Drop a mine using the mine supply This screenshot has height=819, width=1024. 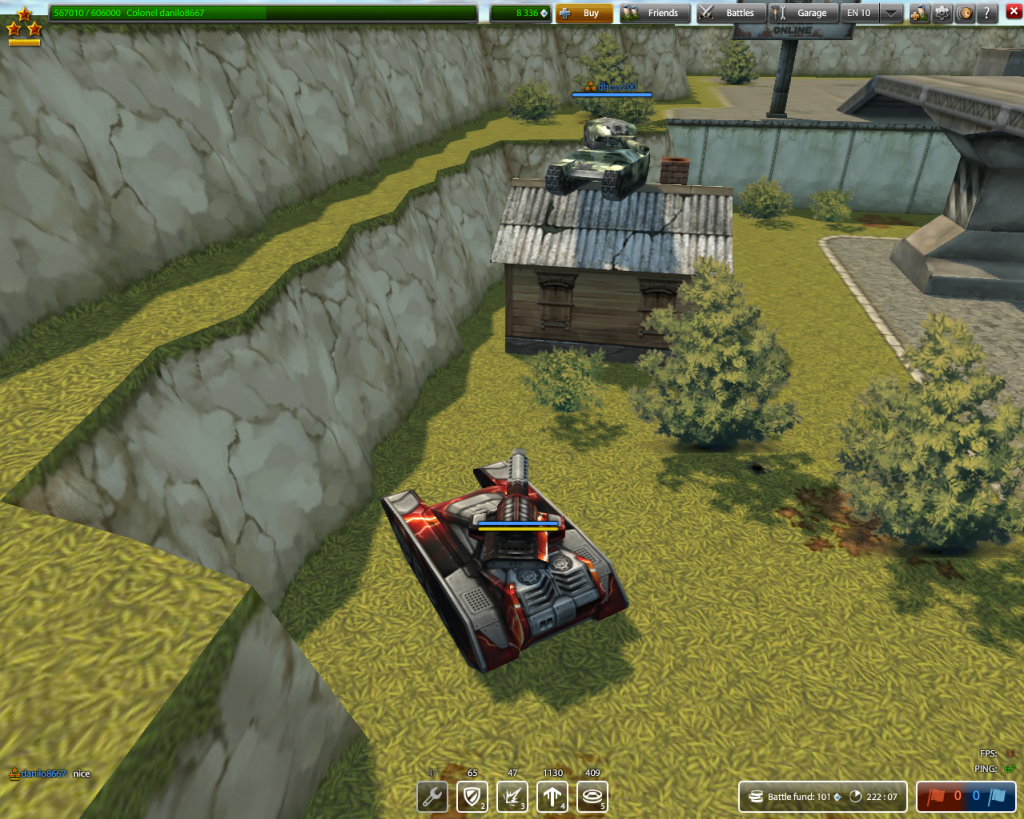592,797
